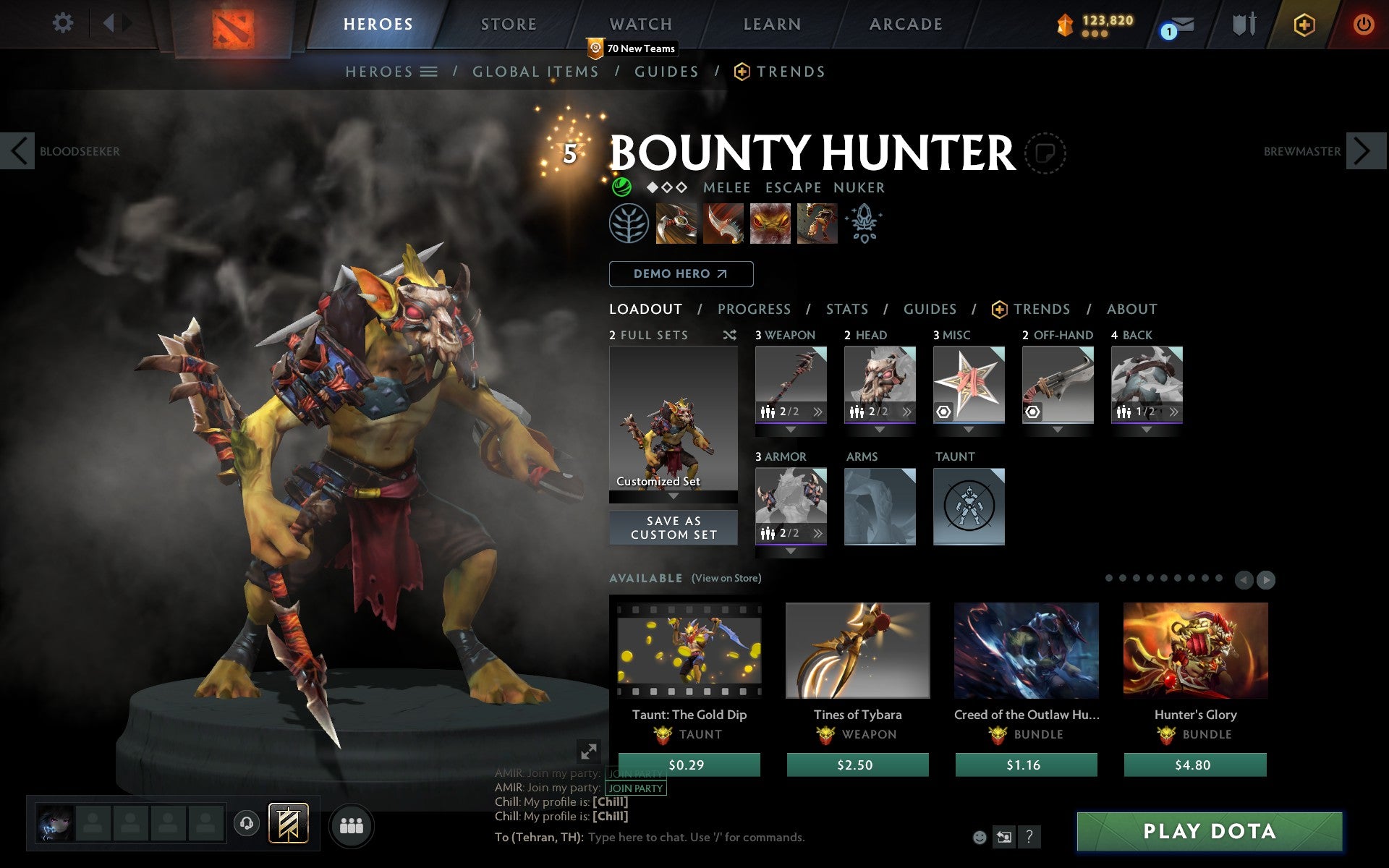This screenshot has height=868, width=1389.
Task: Open the hamburger menu next to HEROES
Action: (x=429, y=72)
